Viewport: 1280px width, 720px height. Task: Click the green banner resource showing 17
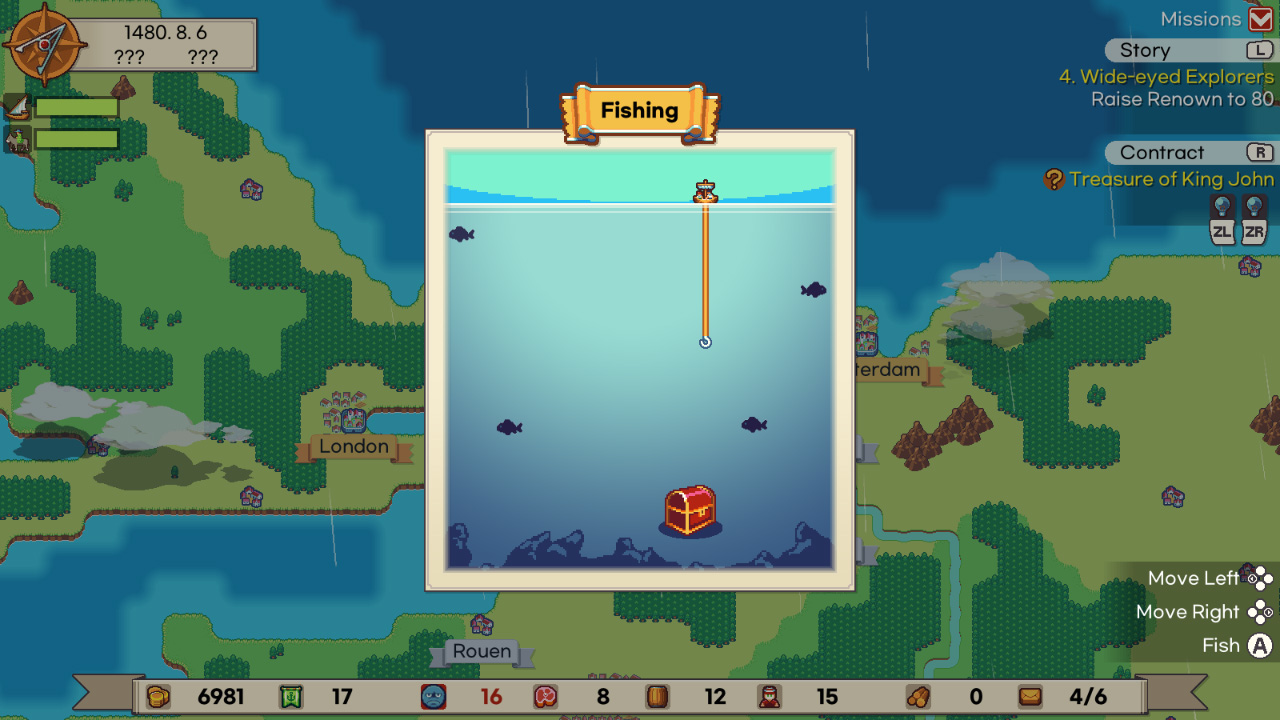click(290, 696)
